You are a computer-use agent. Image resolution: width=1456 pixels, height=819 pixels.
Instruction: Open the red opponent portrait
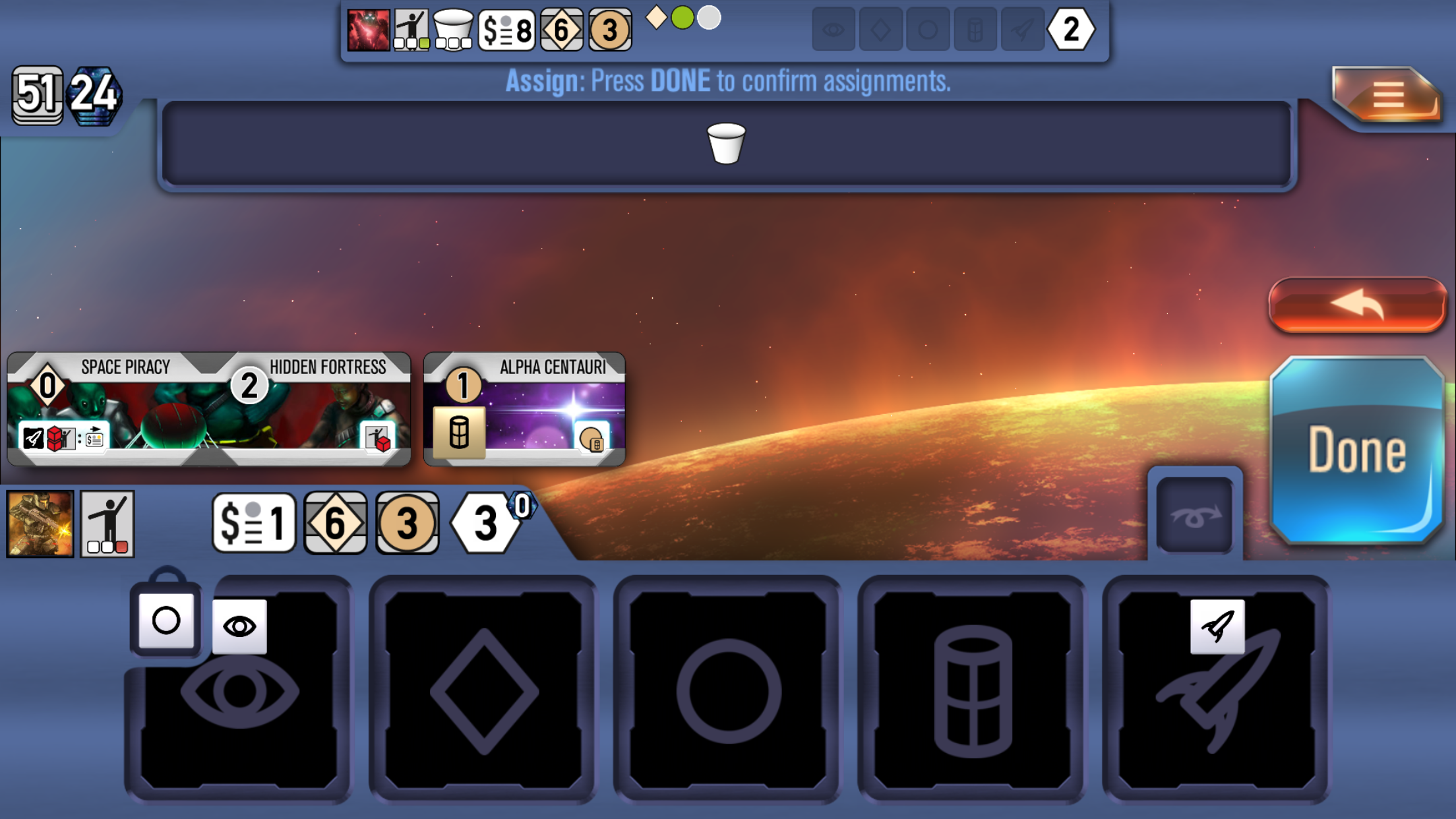pyautogui.click(x=368, y=30)
